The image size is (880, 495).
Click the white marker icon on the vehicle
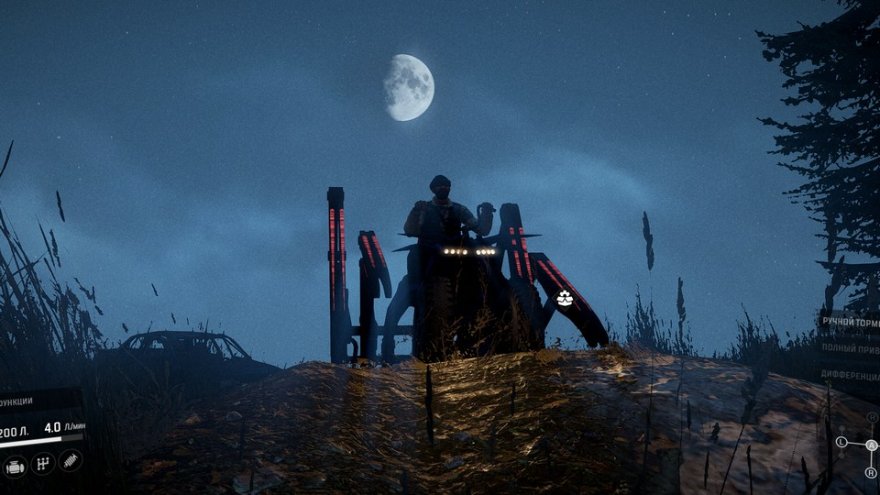tap(565, 298)
